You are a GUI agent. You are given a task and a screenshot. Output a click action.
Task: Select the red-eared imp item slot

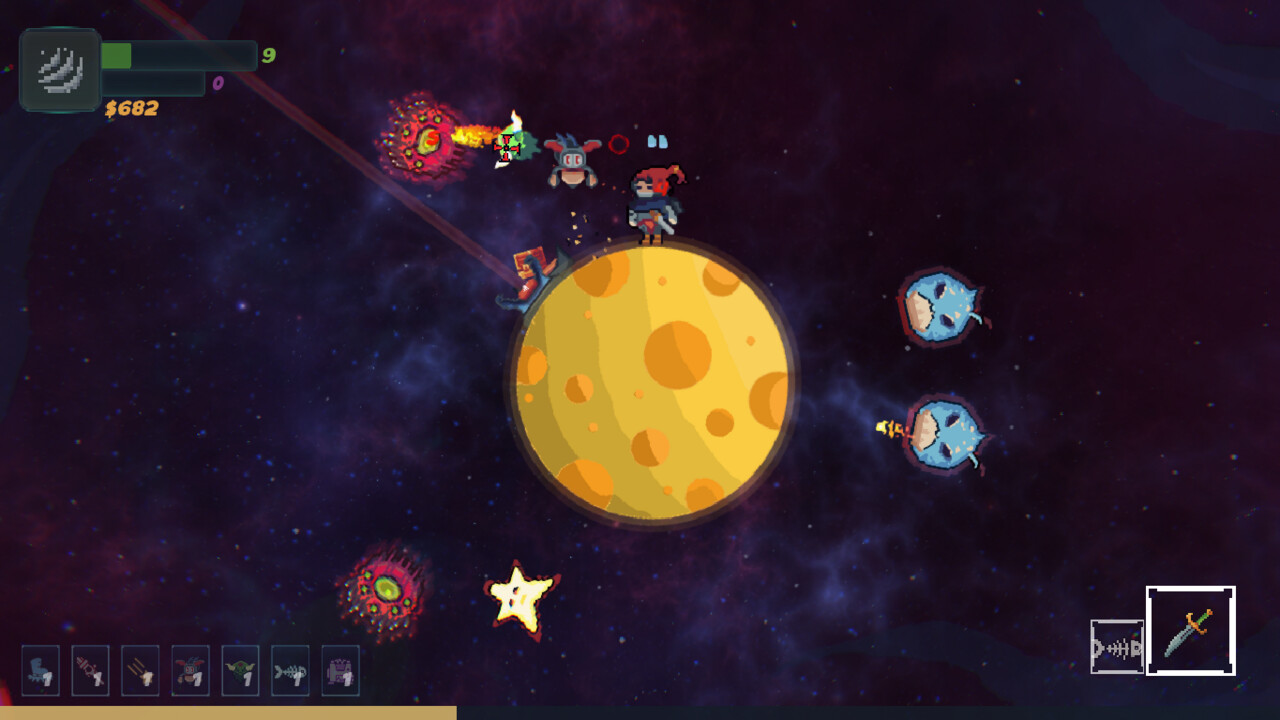coord(190,670)
